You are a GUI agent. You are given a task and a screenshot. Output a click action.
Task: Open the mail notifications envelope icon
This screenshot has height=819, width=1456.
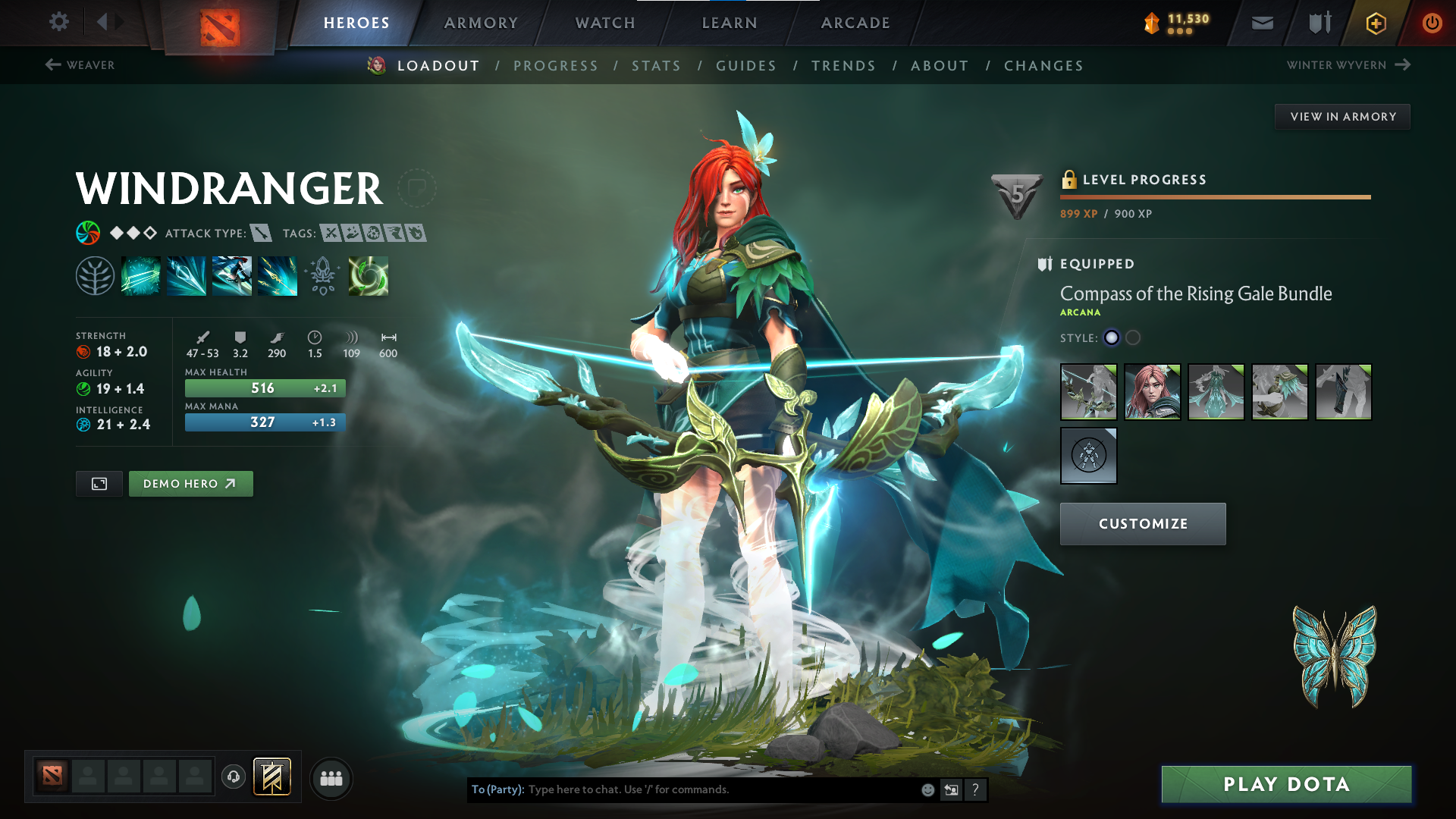pyautogui.click(x=1261, y=22)
